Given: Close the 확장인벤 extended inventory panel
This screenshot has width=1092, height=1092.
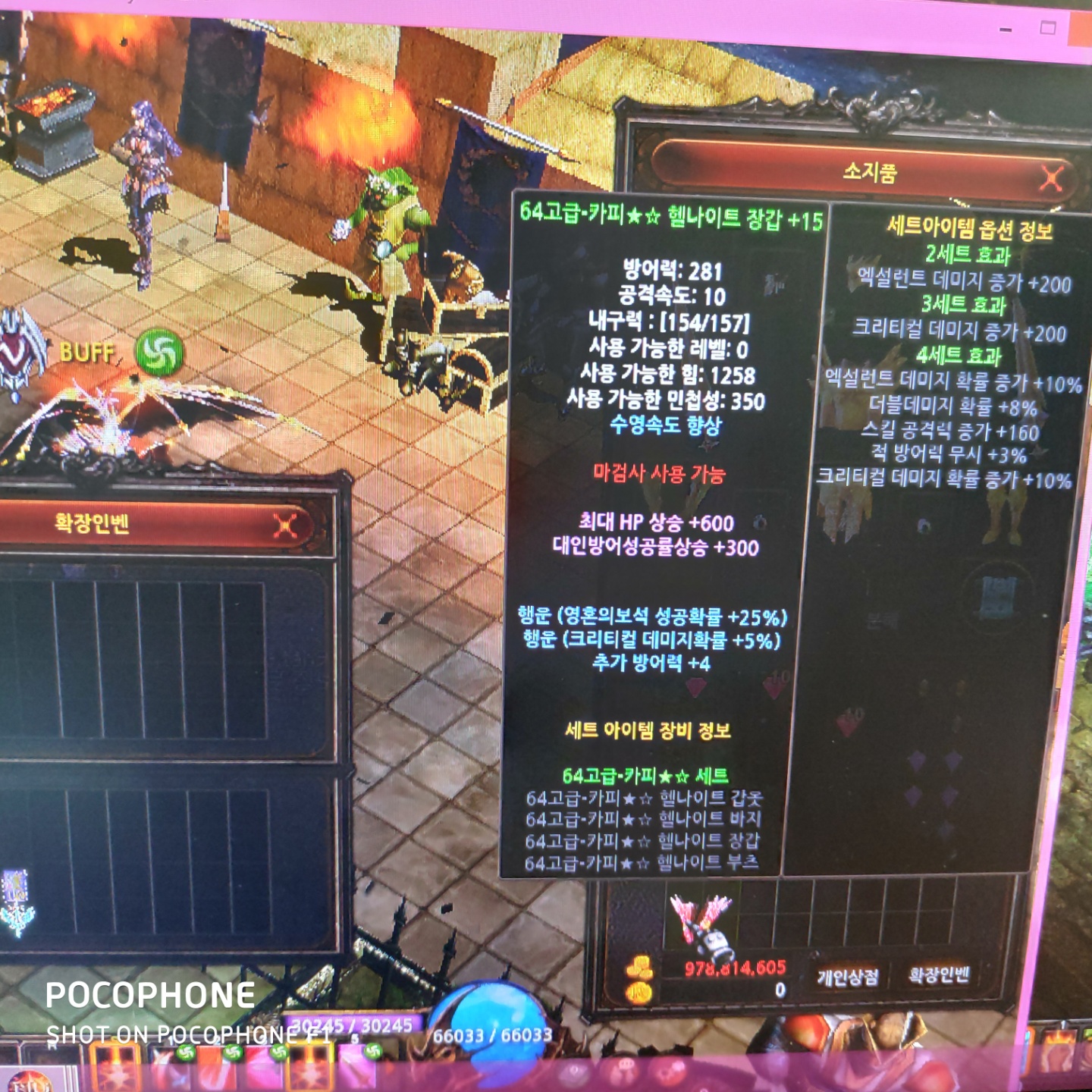Looking at the screenshot, I should [285, 526].
